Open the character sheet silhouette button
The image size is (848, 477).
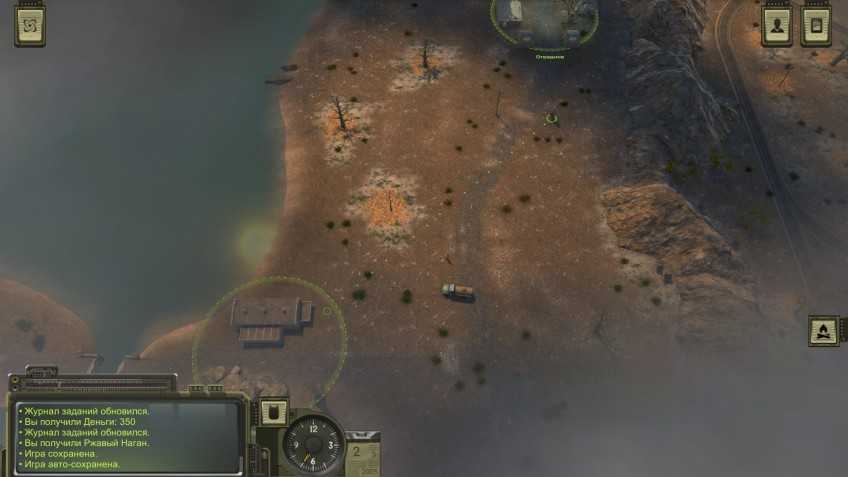click(777, 26)
